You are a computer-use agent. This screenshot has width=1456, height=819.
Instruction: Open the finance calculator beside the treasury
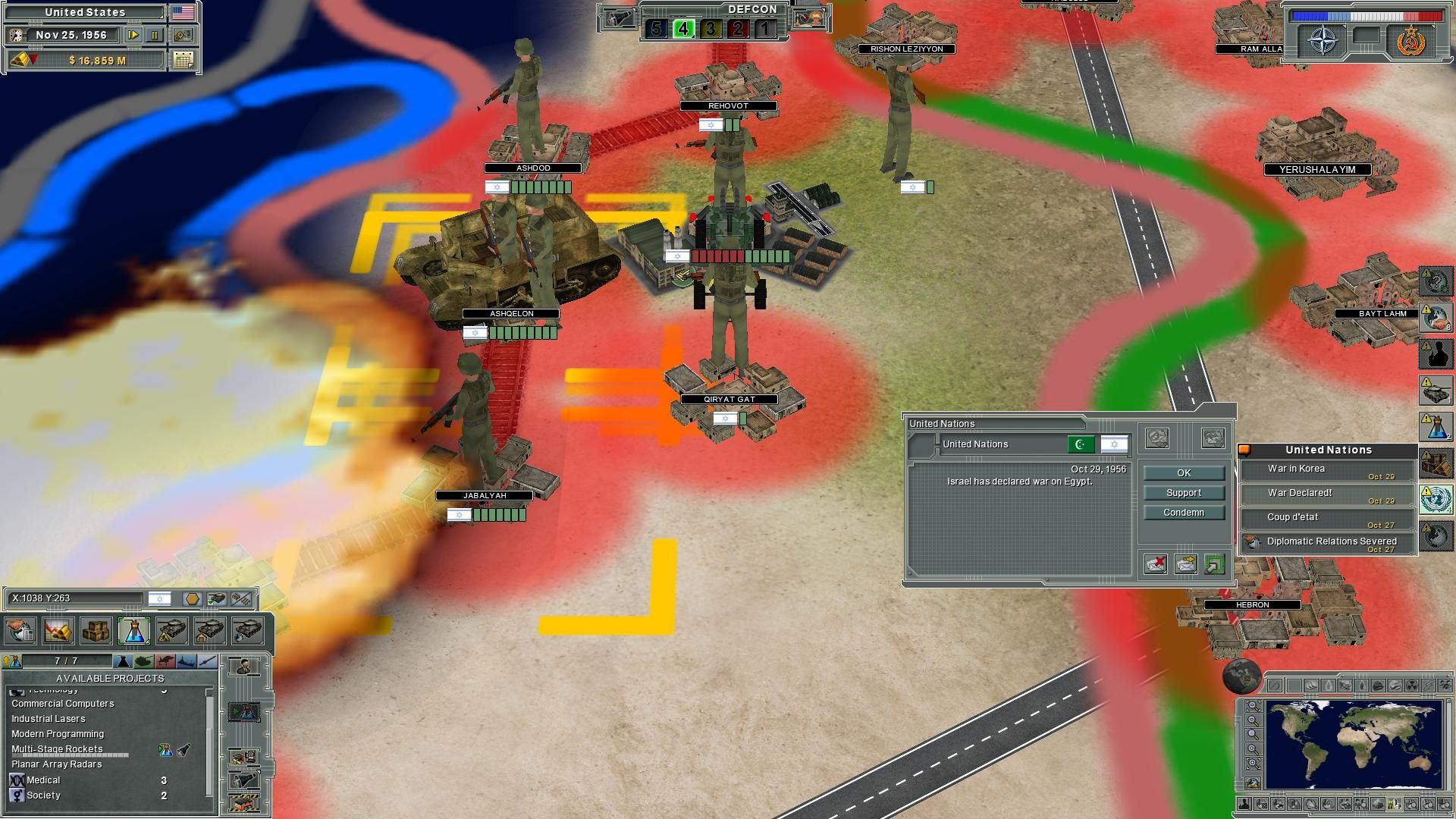tap(184, 61)
